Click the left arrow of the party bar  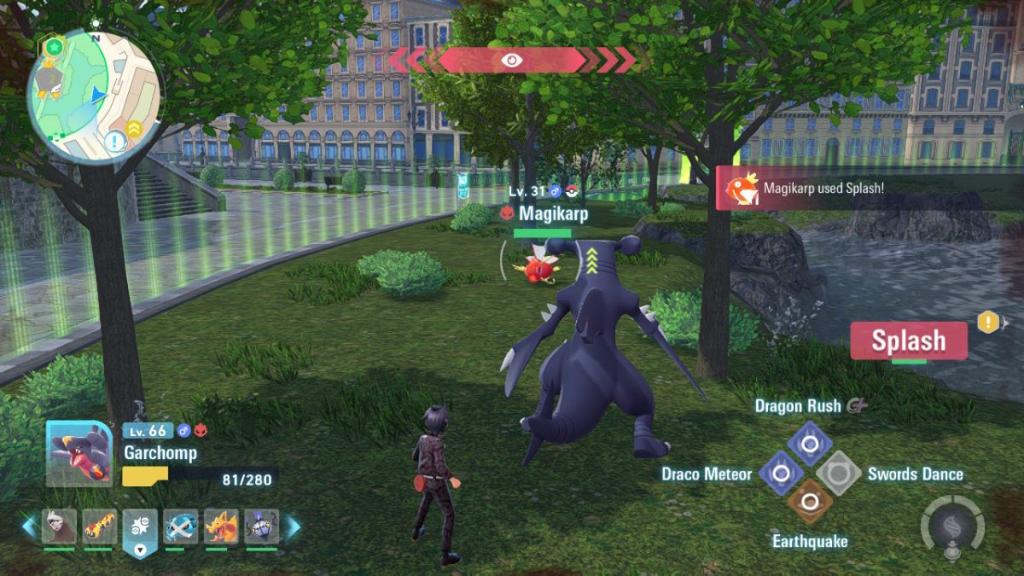pos(29,527)
